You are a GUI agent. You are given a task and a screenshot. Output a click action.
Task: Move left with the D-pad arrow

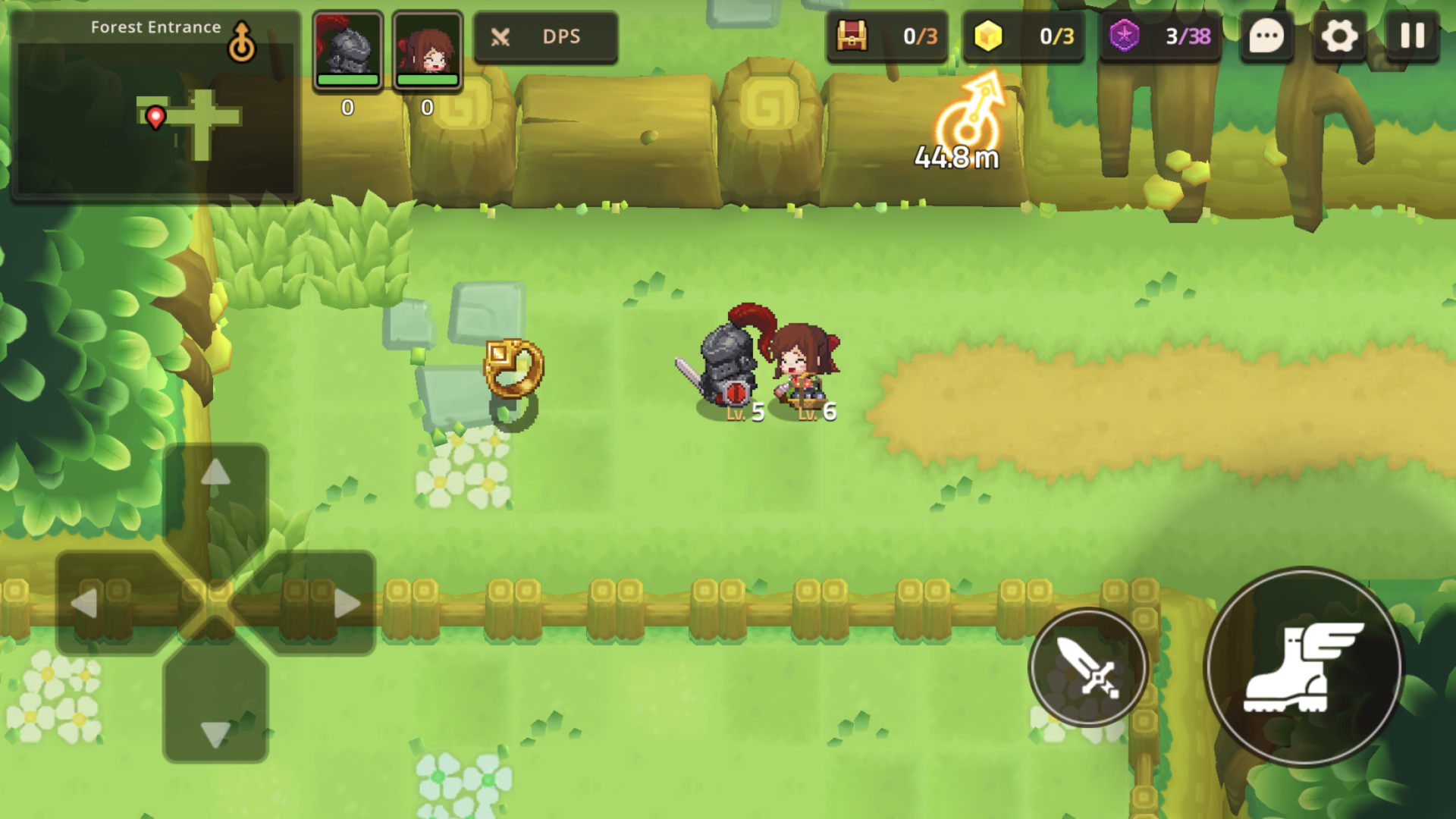tap(85, 604)
